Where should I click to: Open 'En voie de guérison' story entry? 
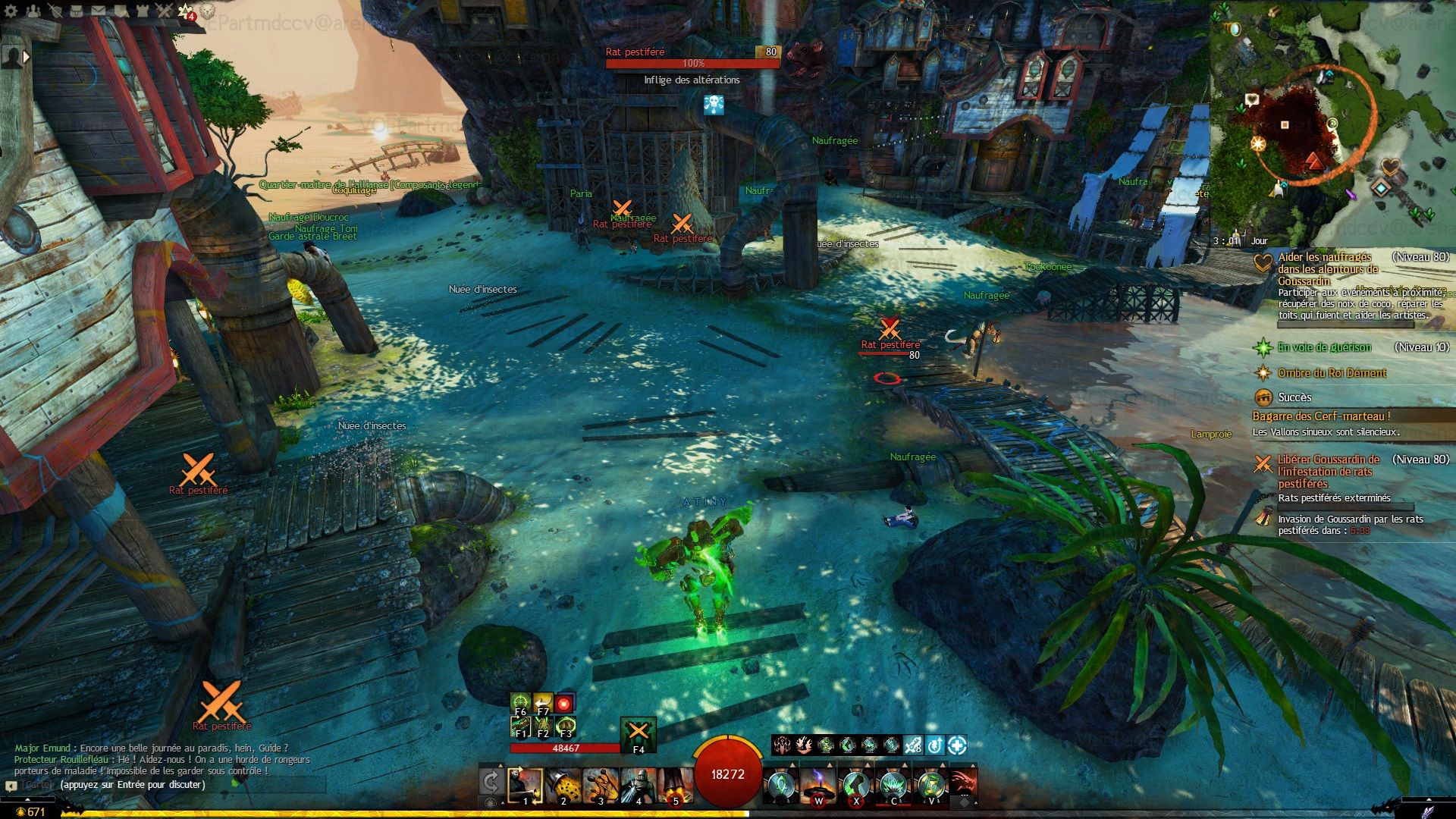point(1323,347)
